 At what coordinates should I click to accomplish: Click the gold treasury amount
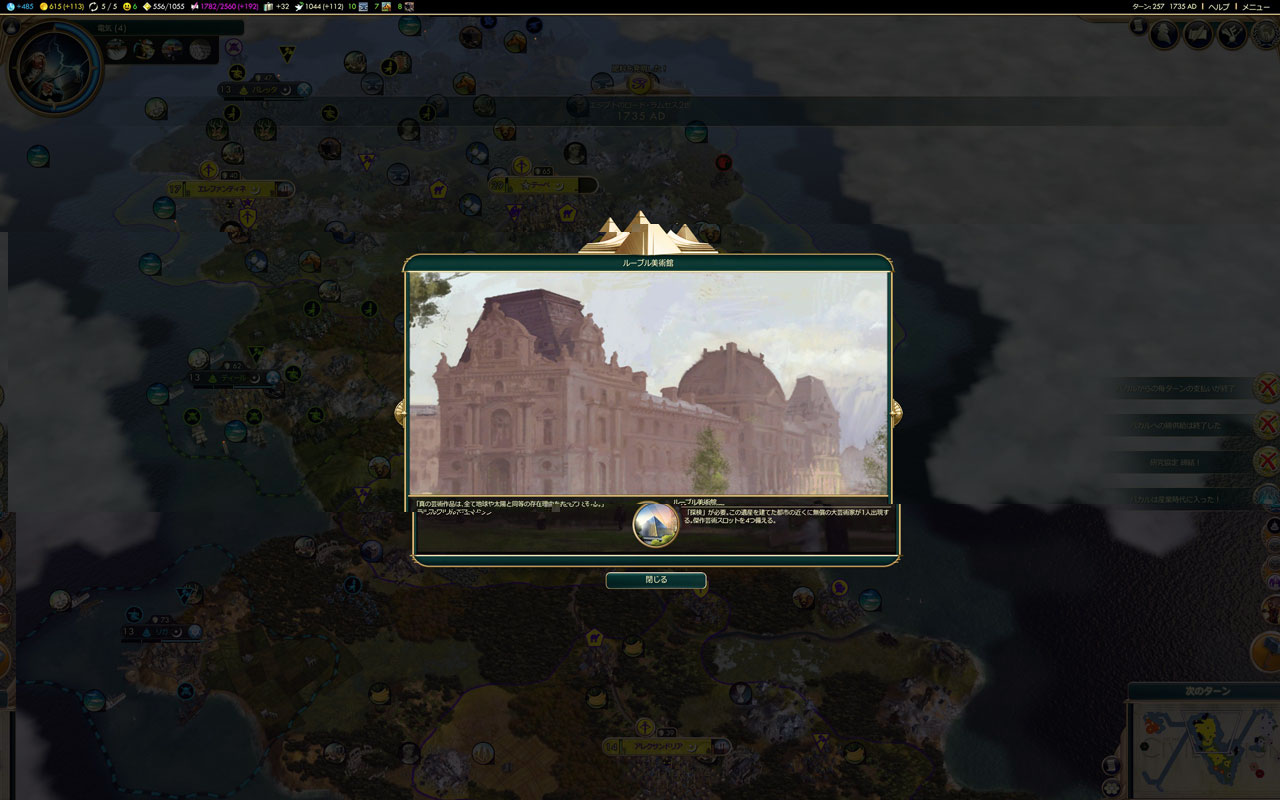coord(62,6)
